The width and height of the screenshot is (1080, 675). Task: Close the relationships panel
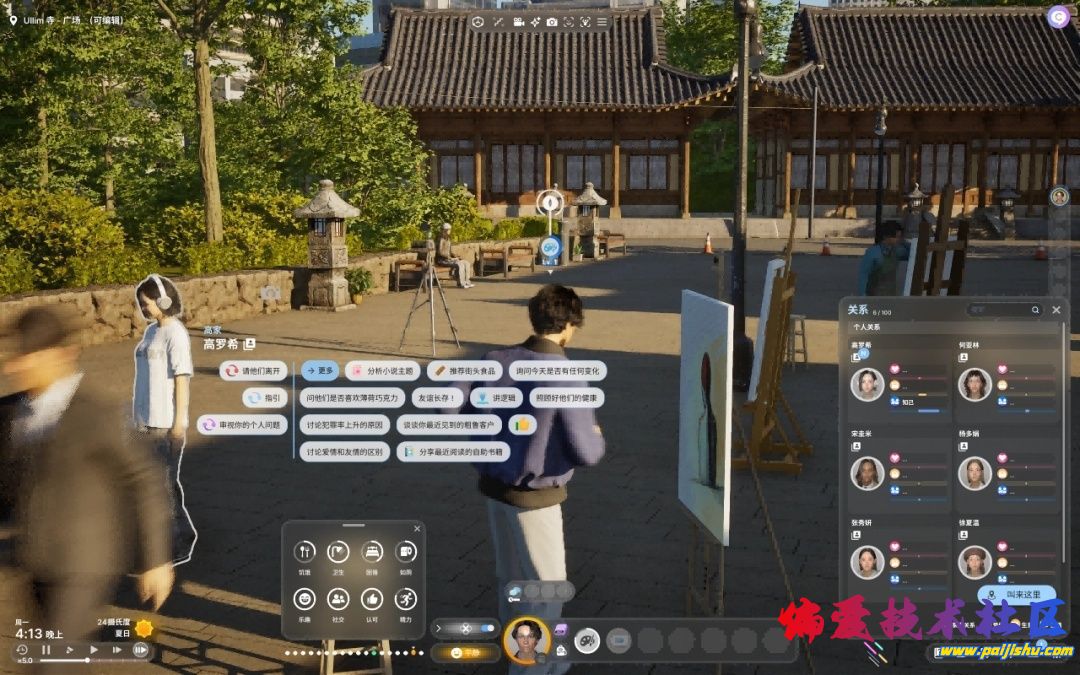coord(1056,310)
